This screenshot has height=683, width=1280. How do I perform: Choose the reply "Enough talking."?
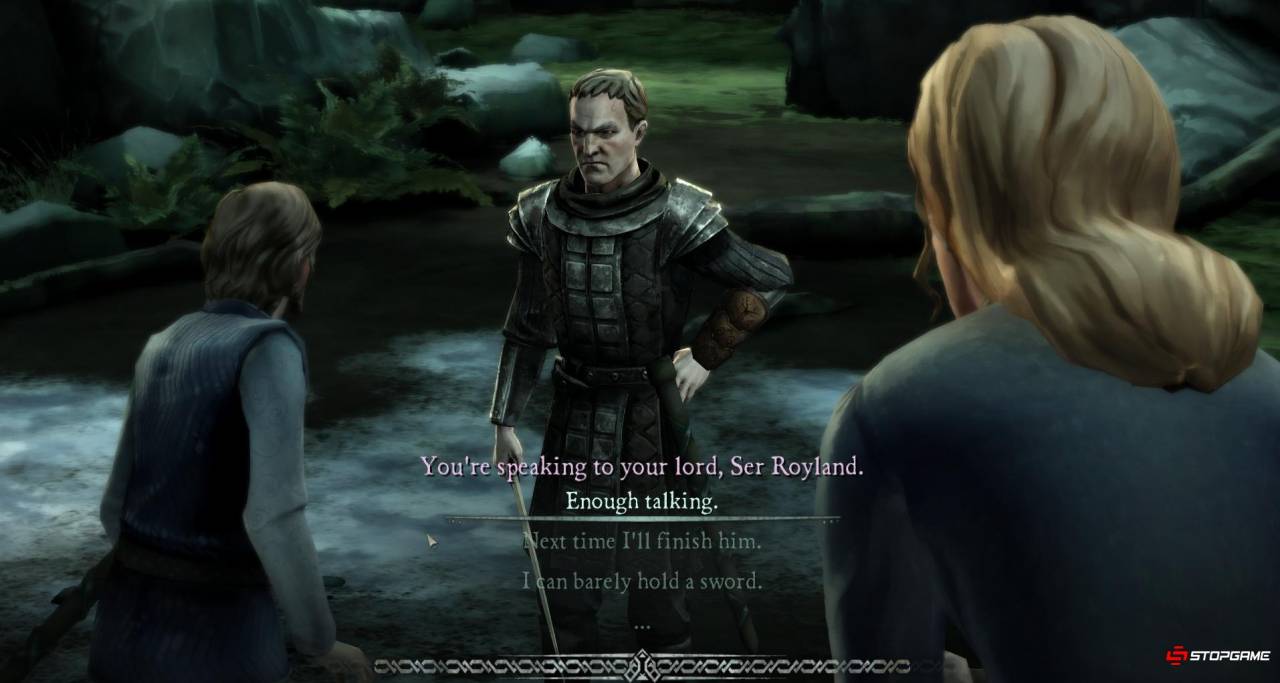pos(641,502)
